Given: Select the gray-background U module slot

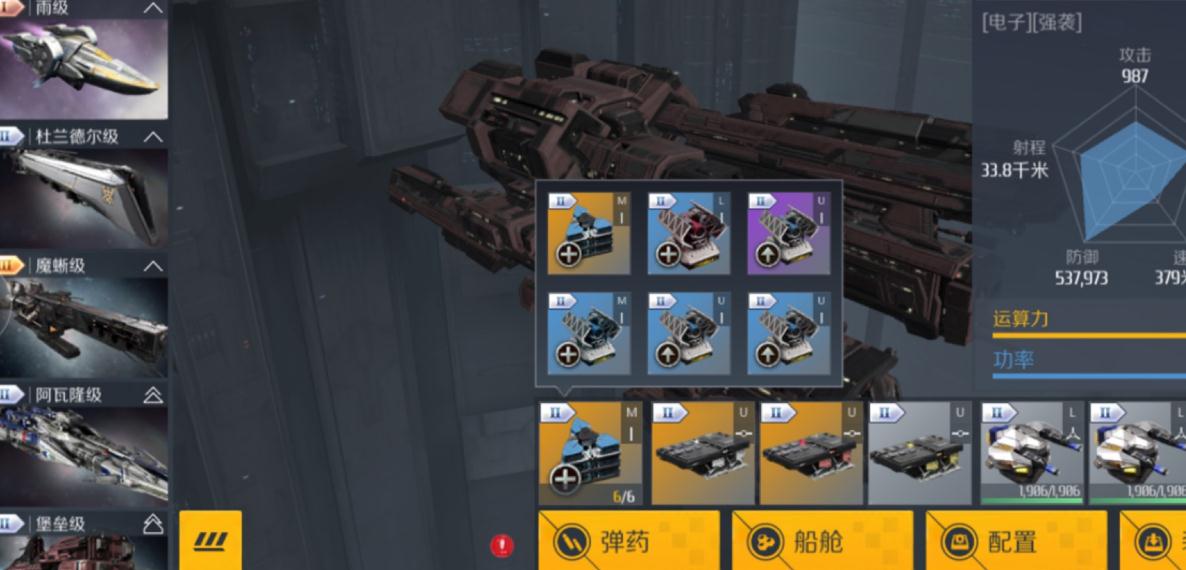Looking at the screenshot, I should pos(919,453).
